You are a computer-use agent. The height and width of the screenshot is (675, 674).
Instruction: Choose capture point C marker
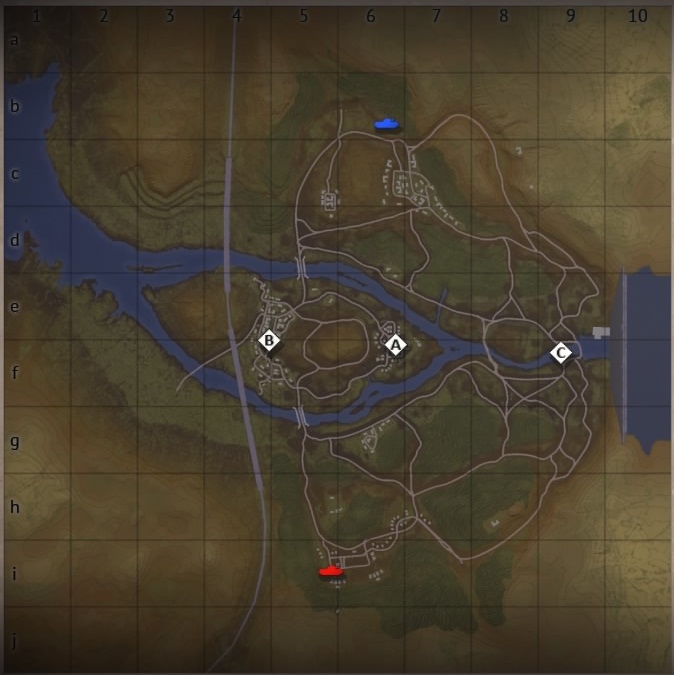point(561,353)
